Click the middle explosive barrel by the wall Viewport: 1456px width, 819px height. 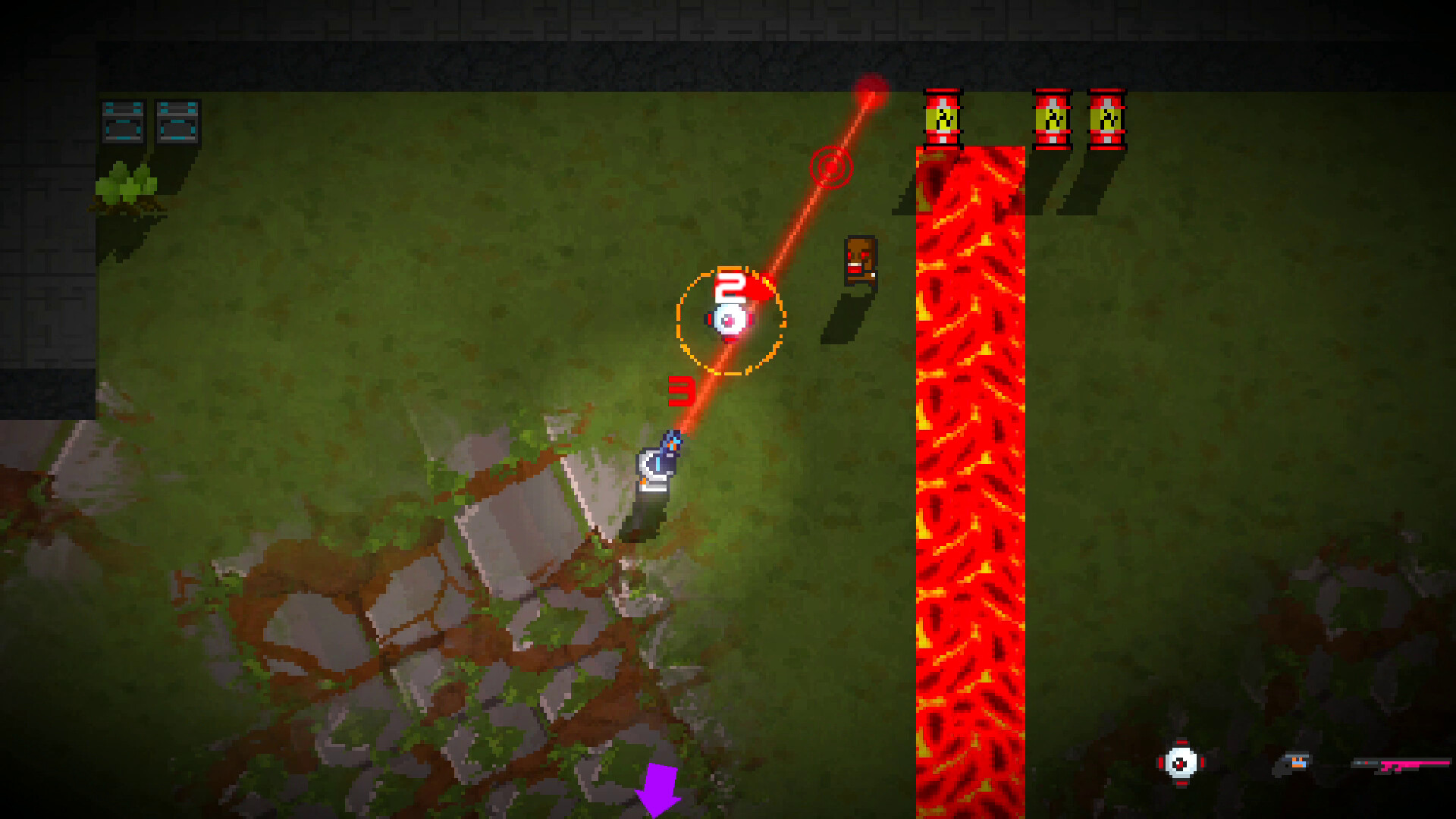[1053, 118]
